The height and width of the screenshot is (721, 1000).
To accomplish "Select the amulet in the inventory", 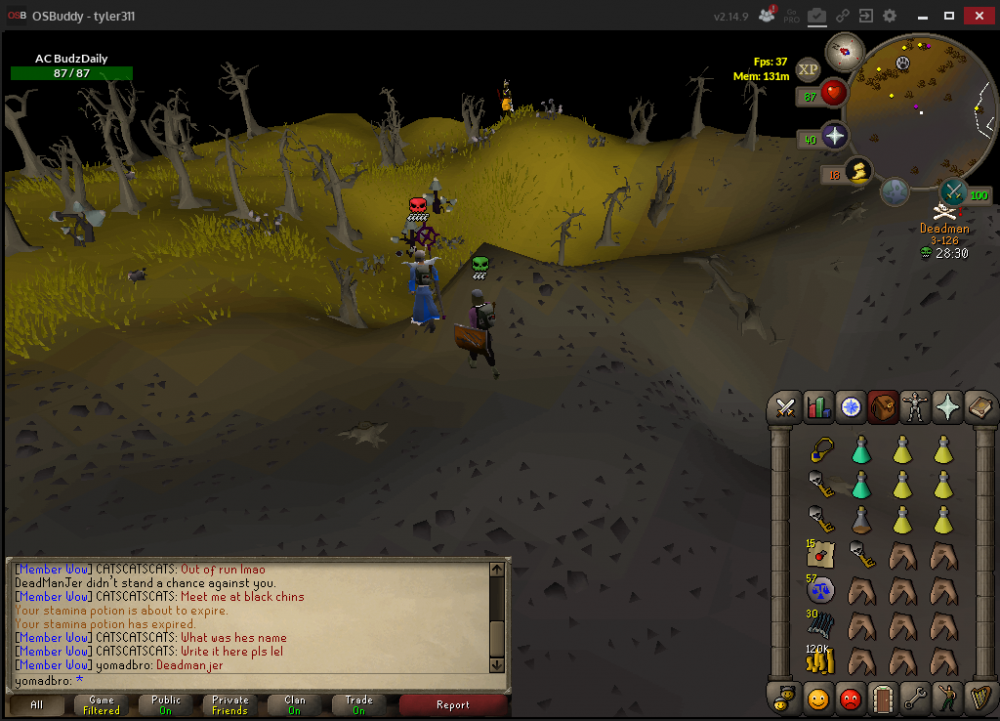I will 820,451.
